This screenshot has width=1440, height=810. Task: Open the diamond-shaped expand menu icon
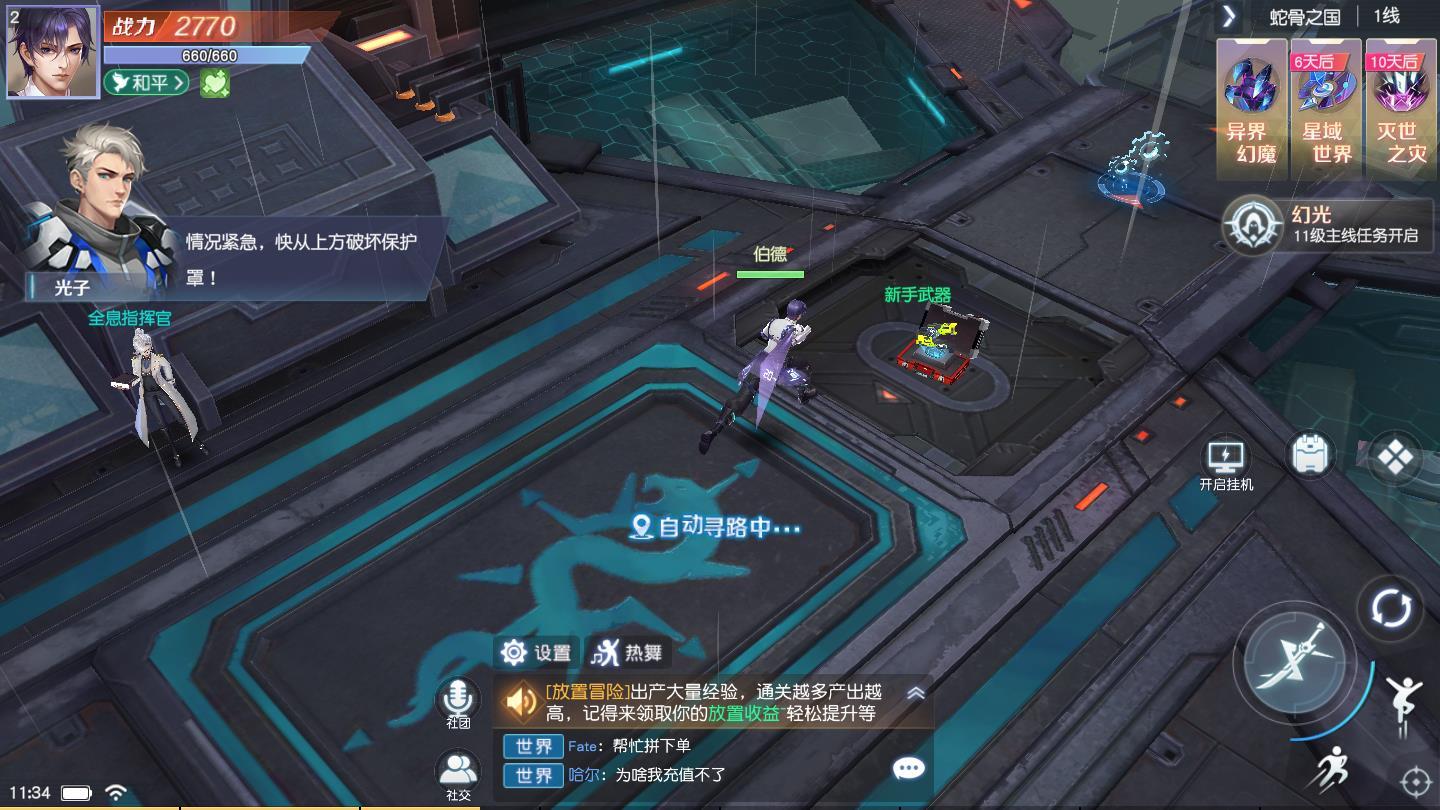click(1395, 455)
